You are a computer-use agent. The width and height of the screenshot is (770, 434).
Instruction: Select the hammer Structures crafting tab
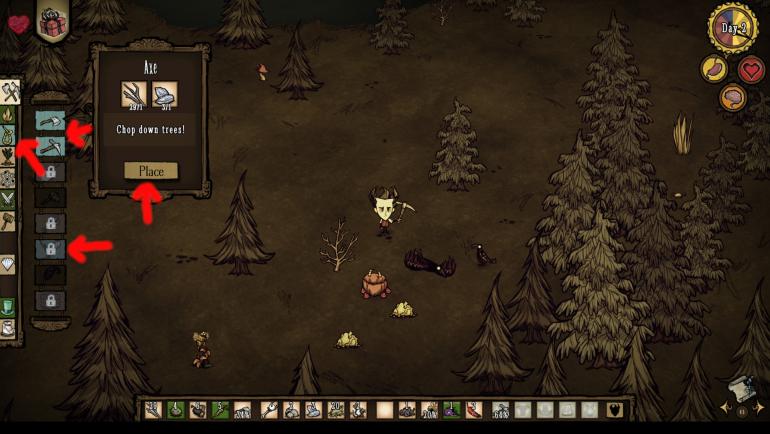[10, 222]
